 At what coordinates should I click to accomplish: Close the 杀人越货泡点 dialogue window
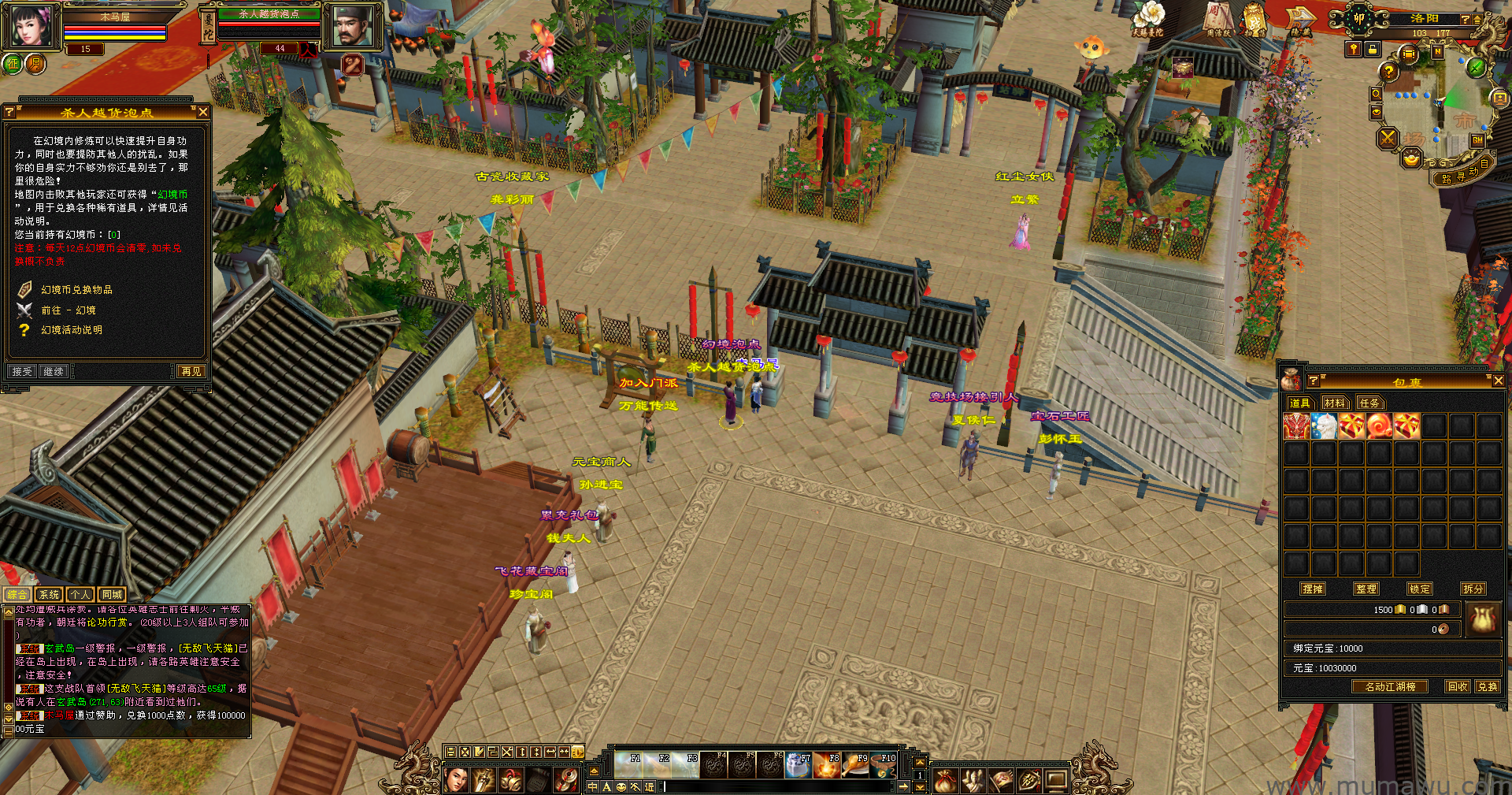point(203,112)
